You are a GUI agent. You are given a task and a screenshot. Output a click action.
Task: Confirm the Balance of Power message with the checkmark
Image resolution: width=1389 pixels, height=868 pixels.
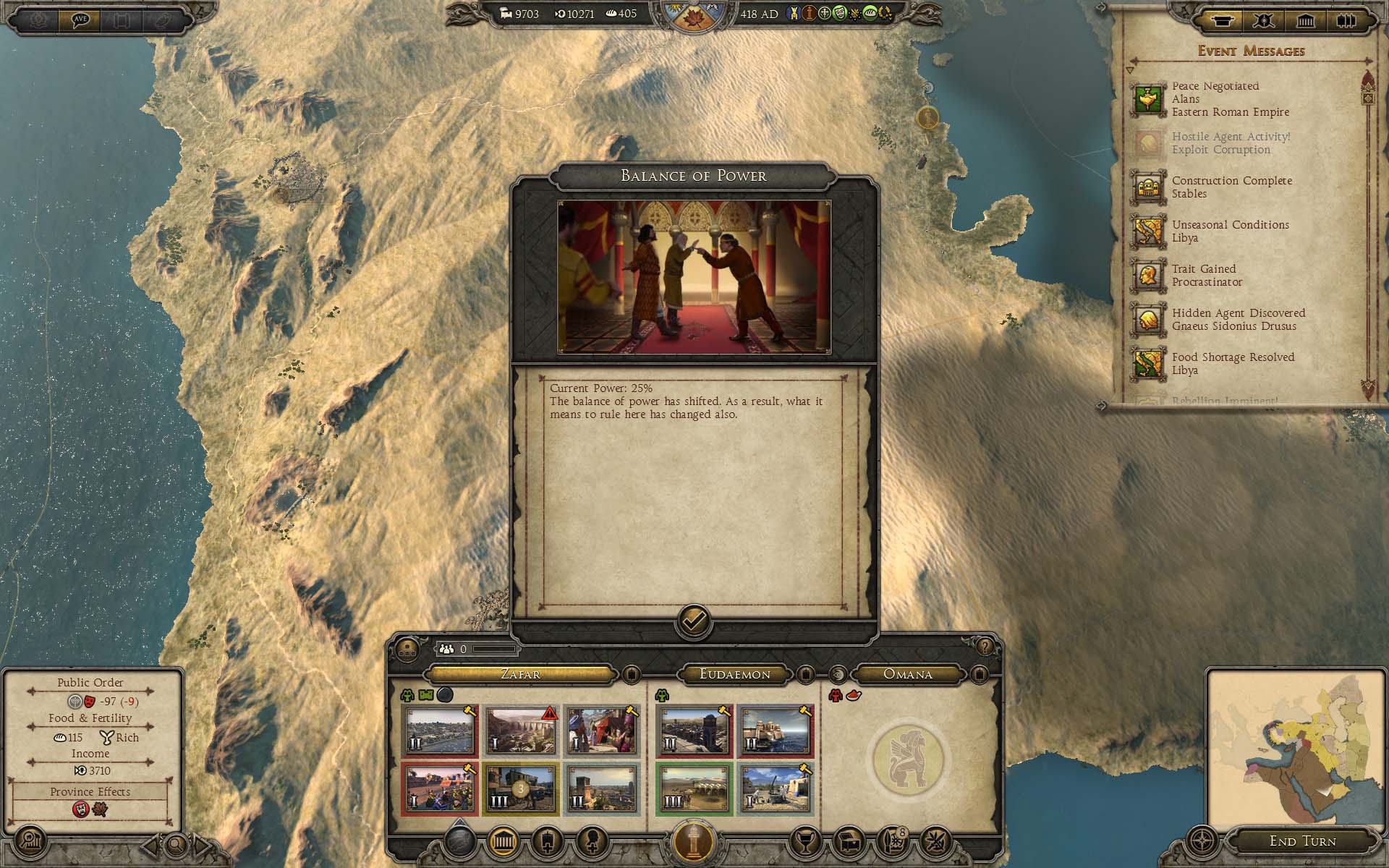coord(694,621)
